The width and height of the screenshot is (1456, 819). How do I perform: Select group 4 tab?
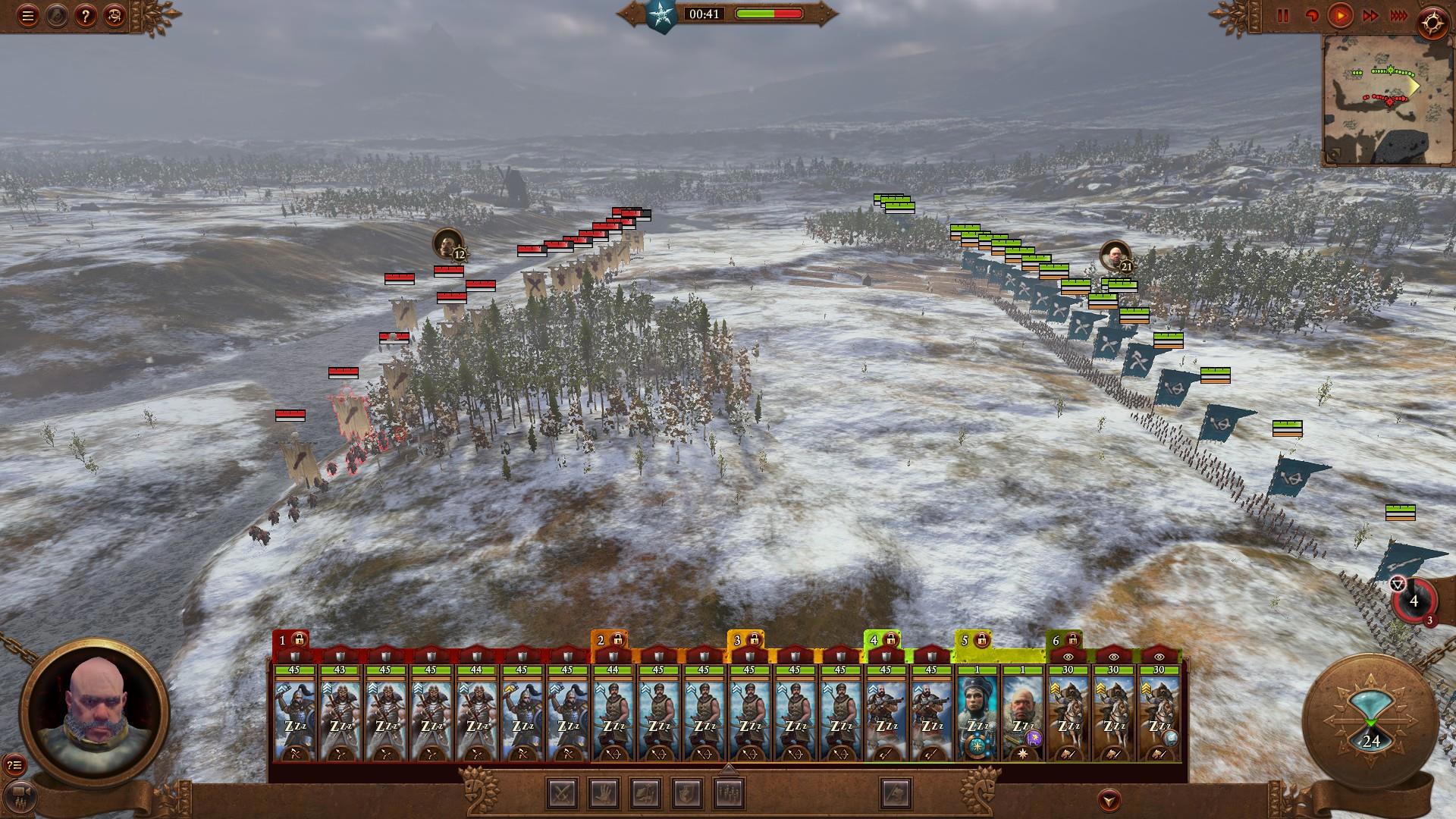click(x=882, y=641)
